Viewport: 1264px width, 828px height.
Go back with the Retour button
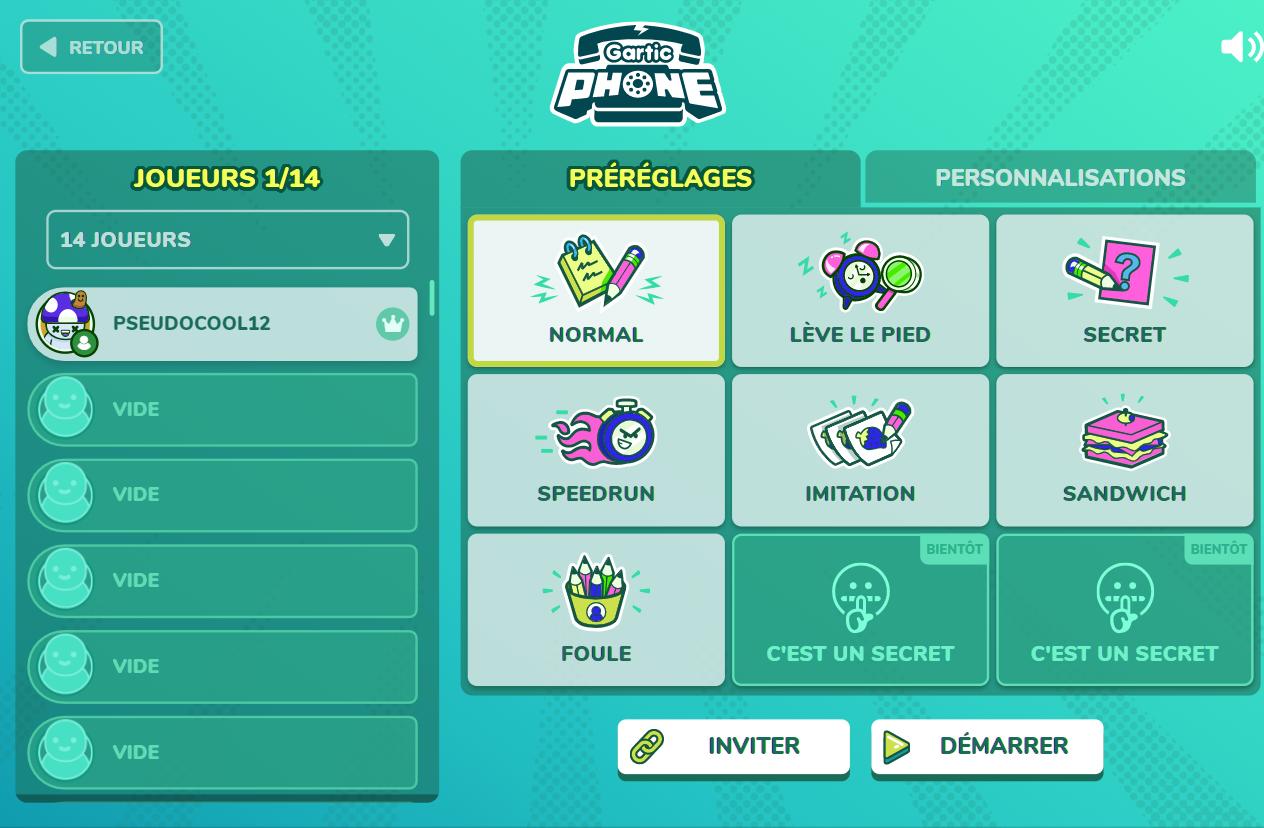tap(91, 47)
